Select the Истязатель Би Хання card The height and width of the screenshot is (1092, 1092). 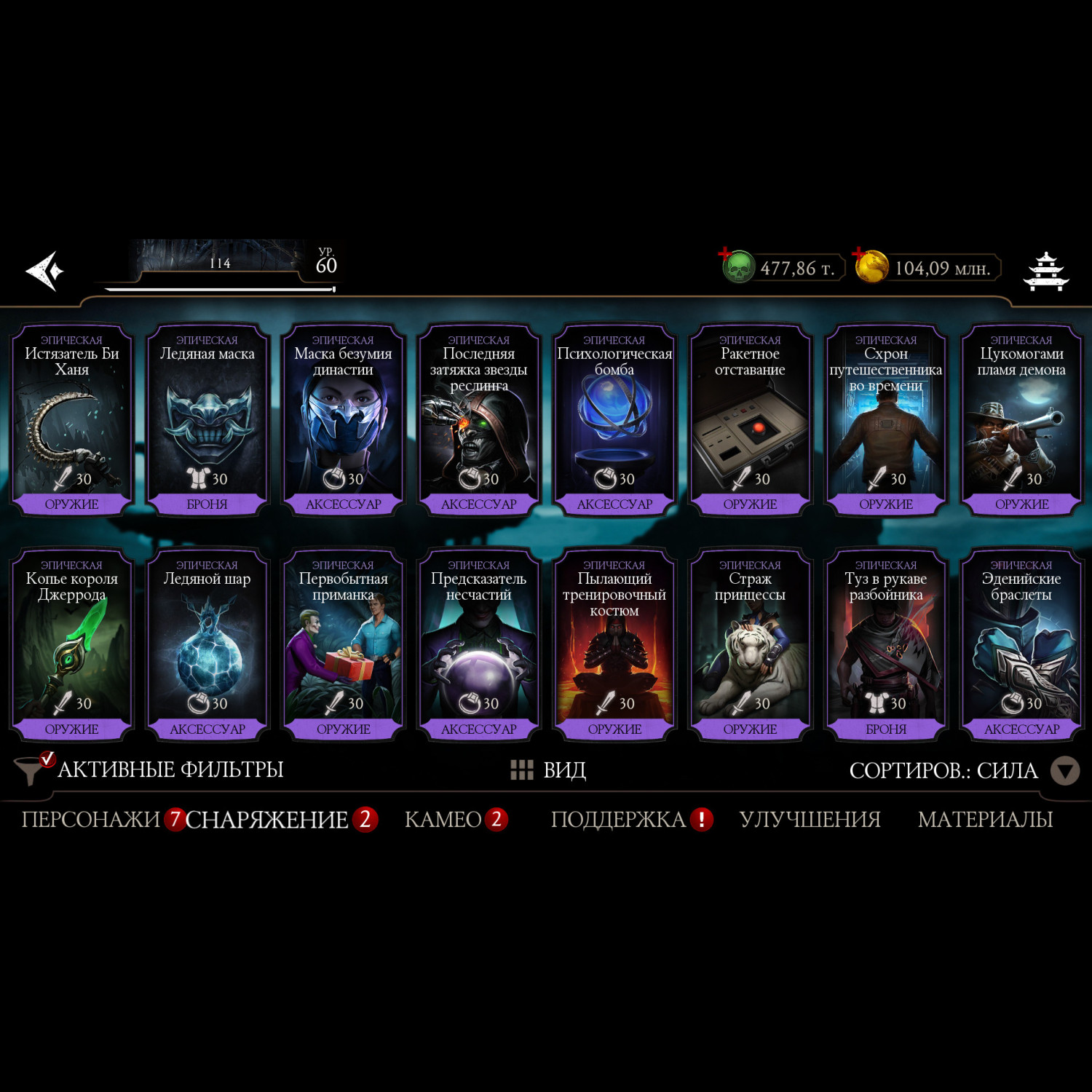coord(71,421)
